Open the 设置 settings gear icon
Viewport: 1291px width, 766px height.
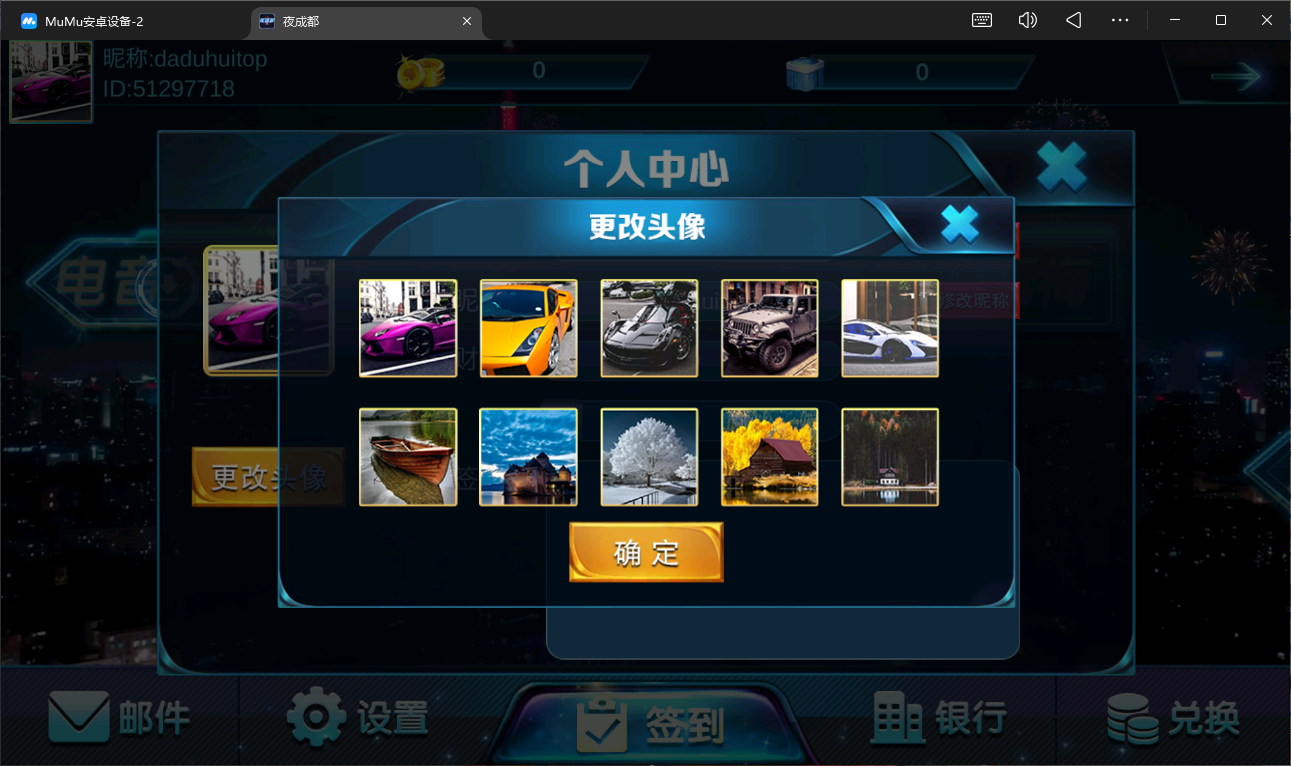point(317,716)
